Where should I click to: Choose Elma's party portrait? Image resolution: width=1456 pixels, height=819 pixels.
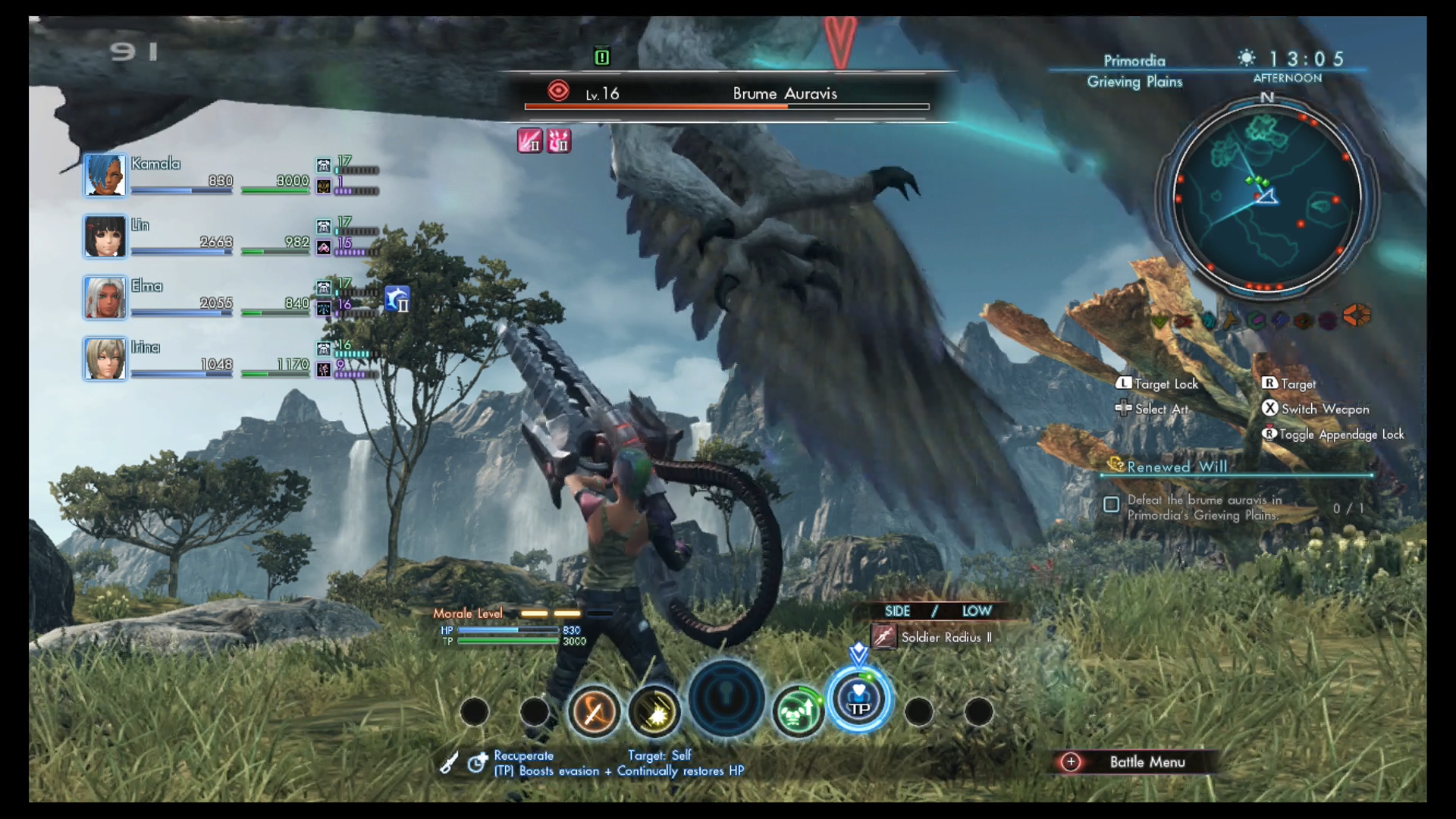tap(105, 297)
